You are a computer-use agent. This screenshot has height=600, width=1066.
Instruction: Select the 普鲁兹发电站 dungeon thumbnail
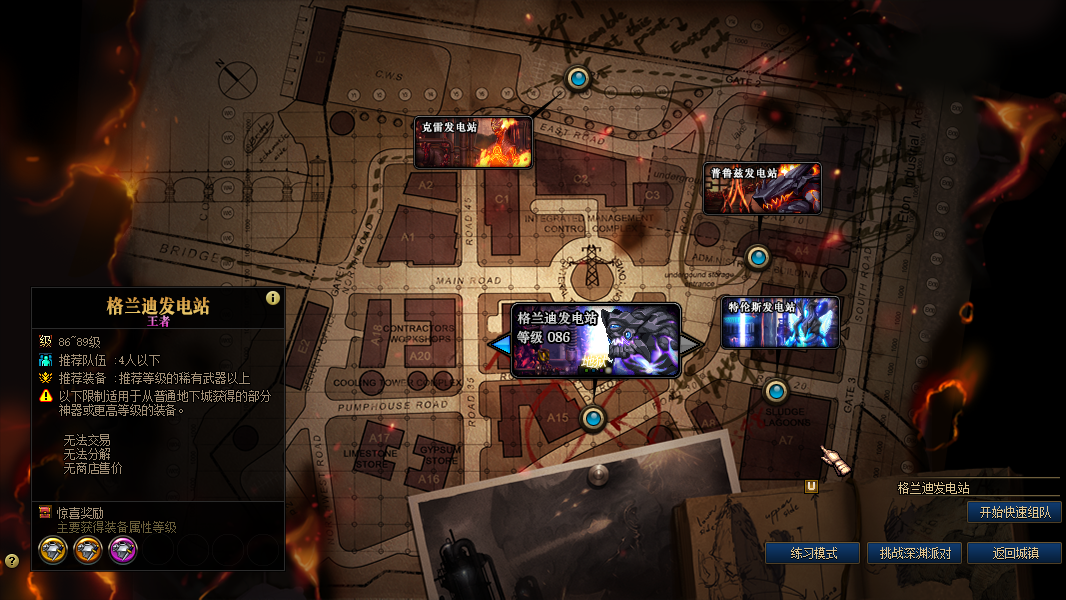point(762,188)
